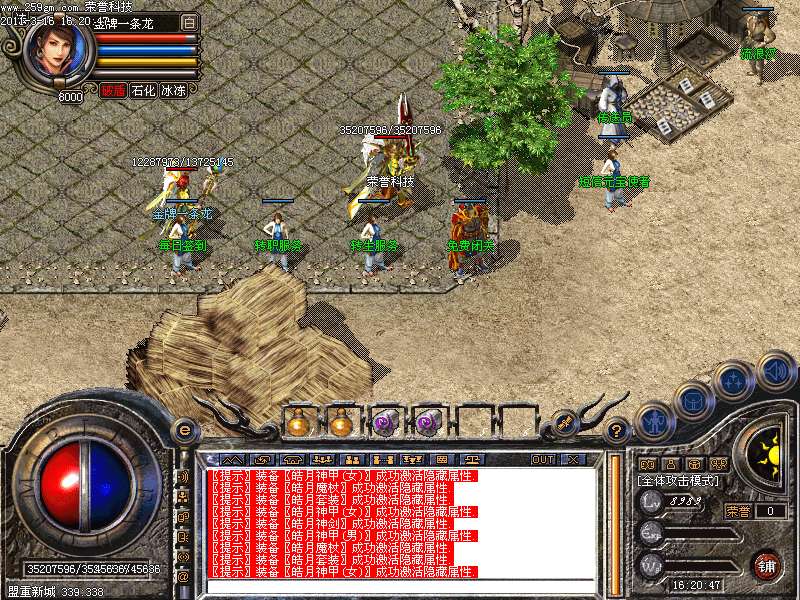Image resolution: width=800 pixels, height=600 pixels.
Task: Open the 铺 shop button
Action: 767,564
